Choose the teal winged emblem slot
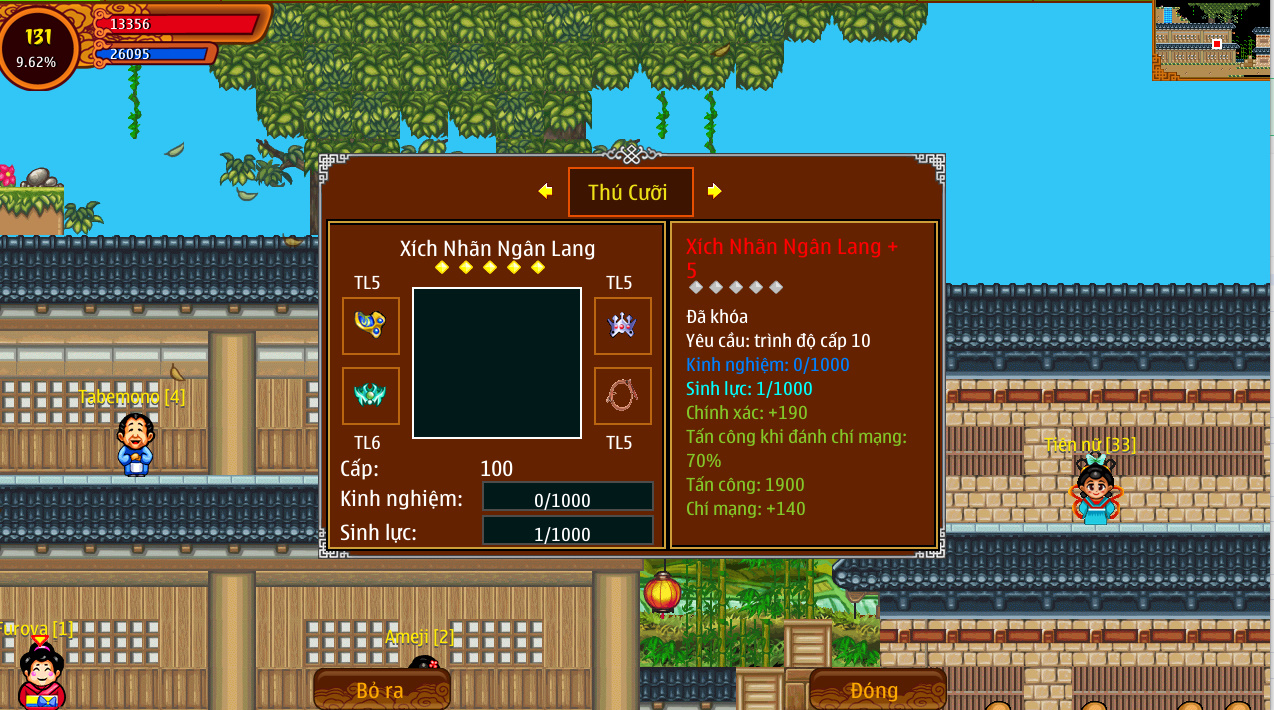 [x=371, y=396]
